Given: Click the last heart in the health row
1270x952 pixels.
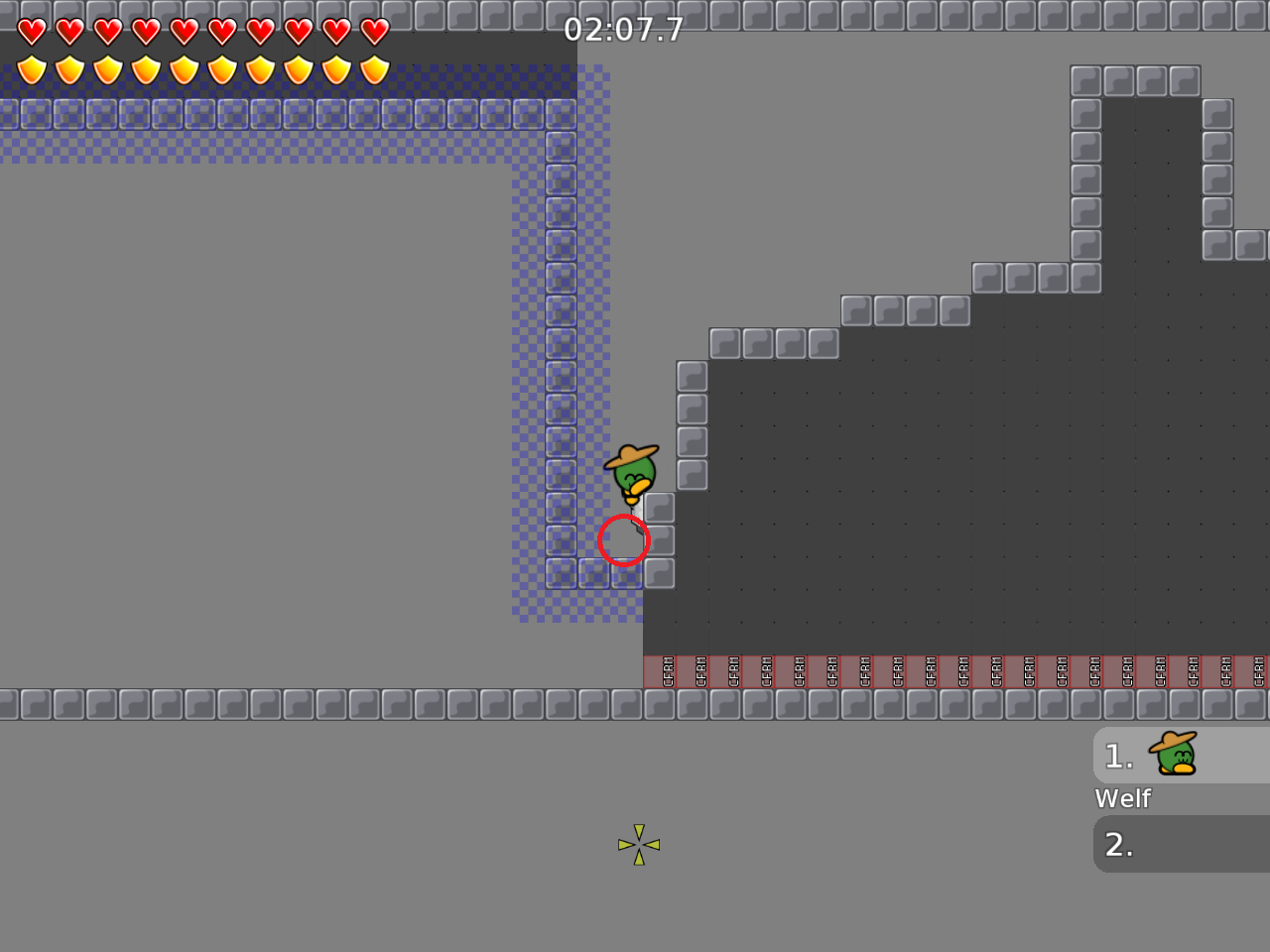Looking at the screenshot, I should (x=375, y=31).
